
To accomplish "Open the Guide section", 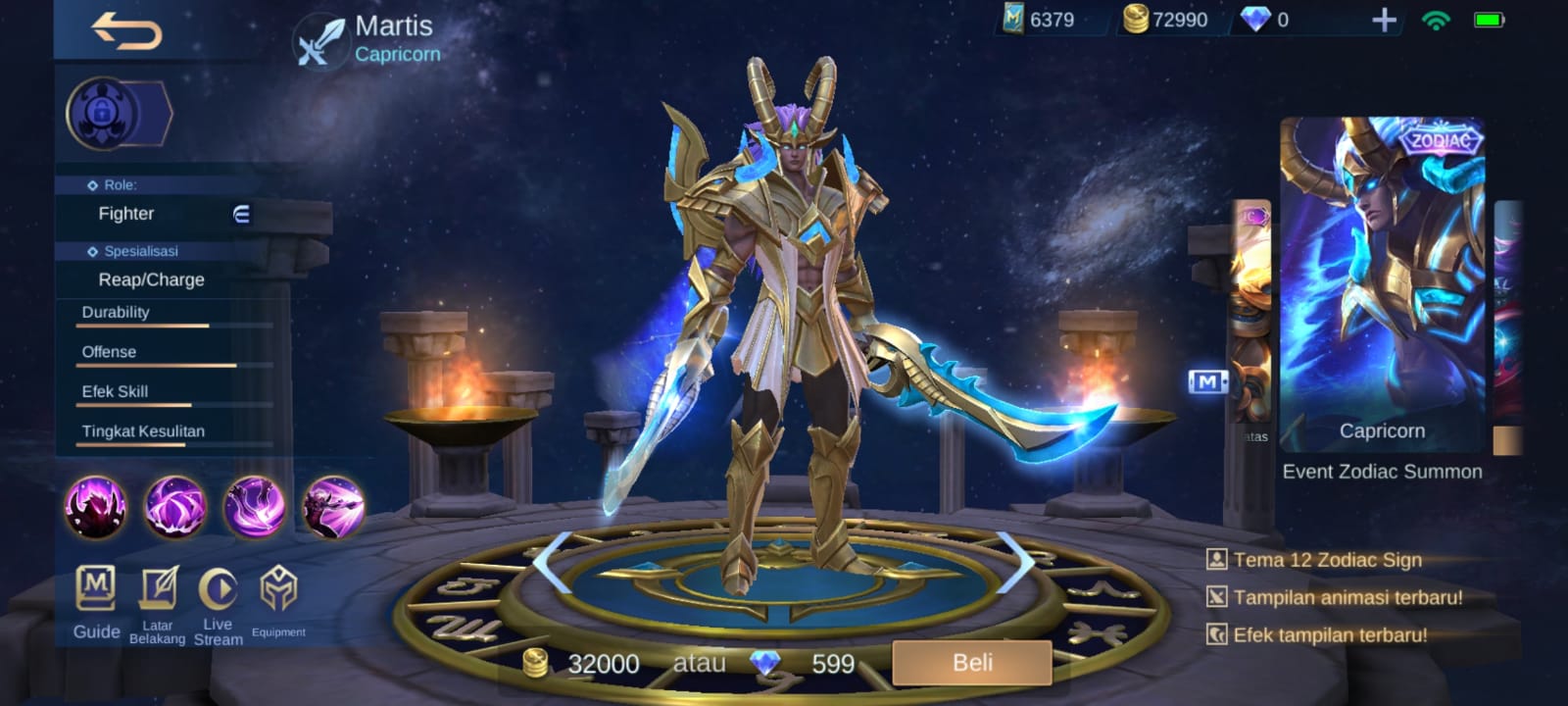I will click(96, 601).
